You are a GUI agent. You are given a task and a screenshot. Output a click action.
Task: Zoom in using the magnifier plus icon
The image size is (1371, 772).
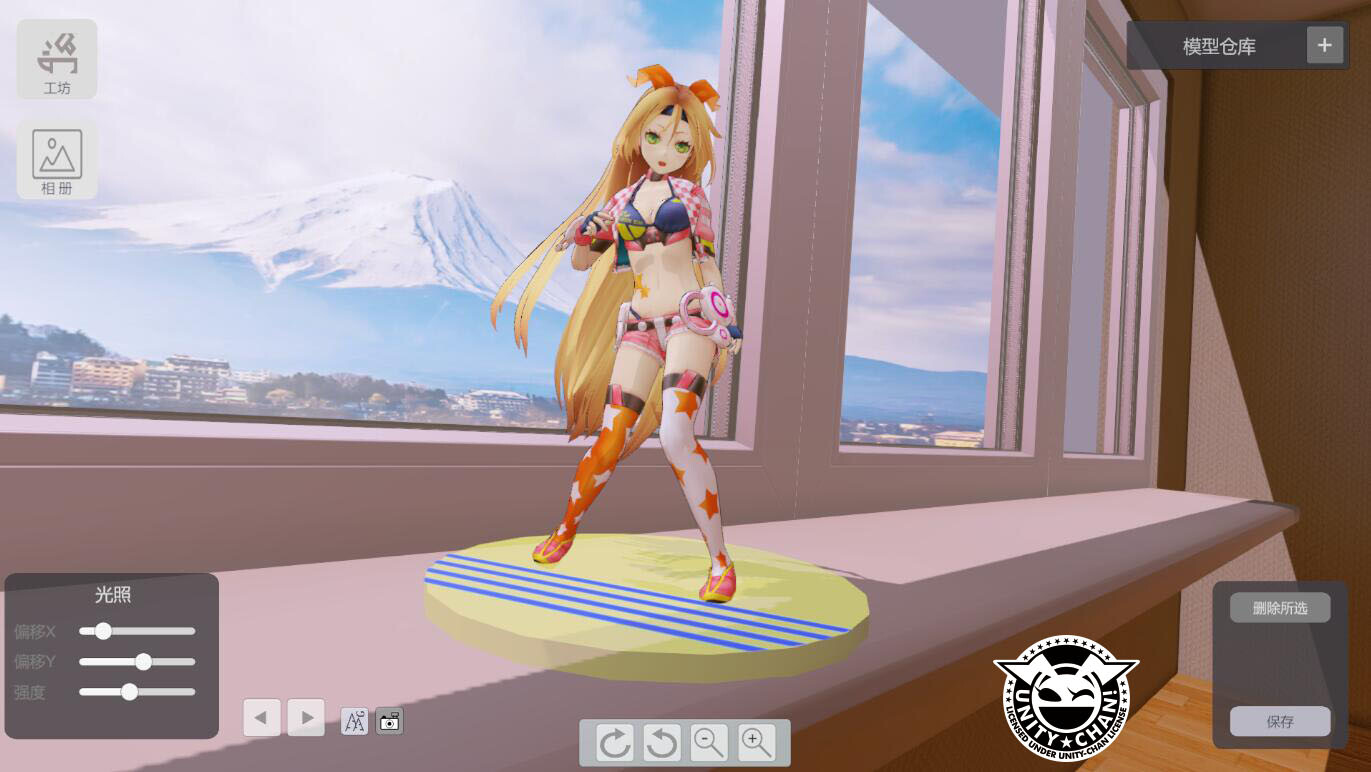pyautogui.click(x=755, y=742)
